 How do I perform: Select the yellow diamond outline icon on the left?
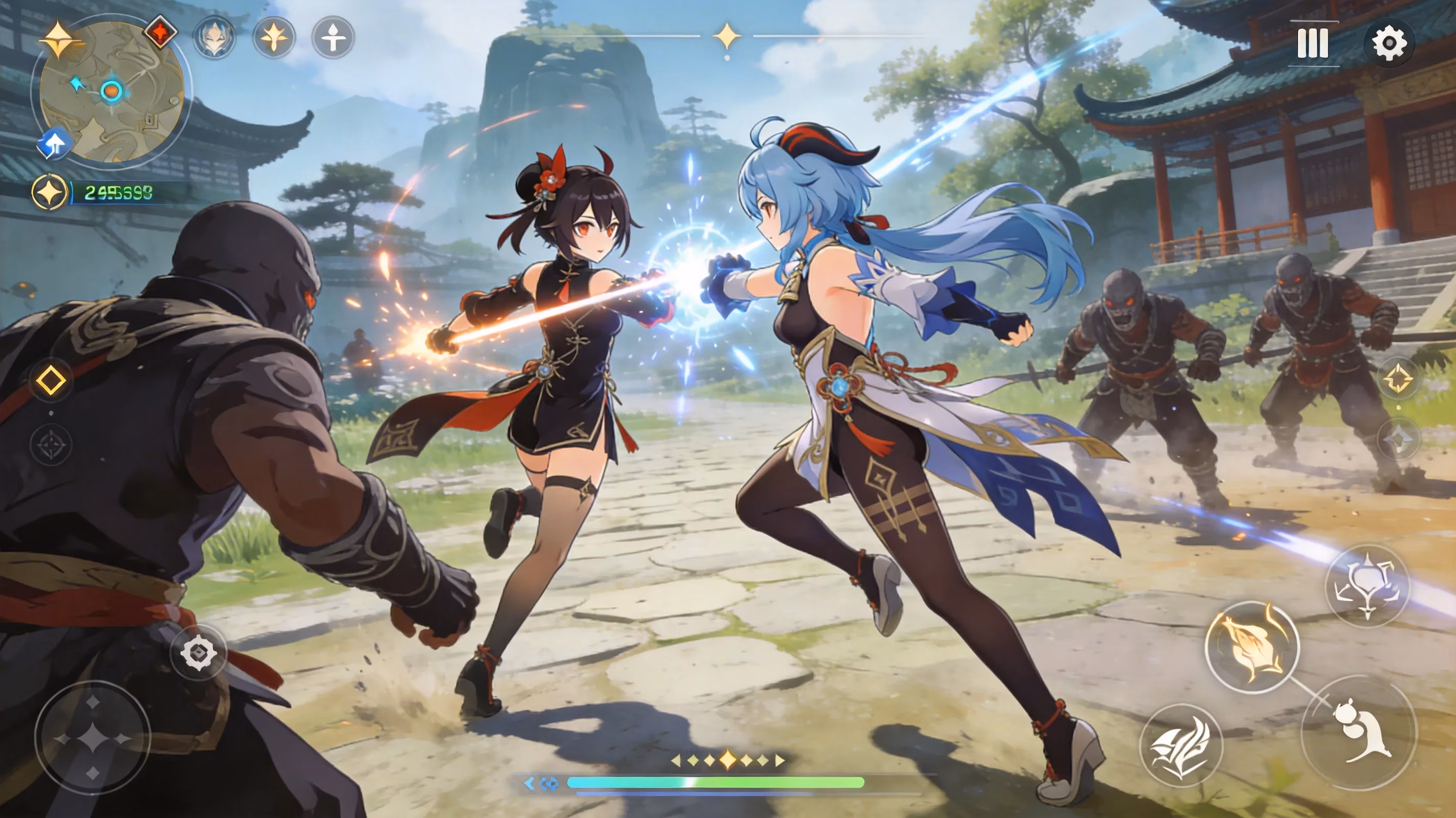pos(51,380)
